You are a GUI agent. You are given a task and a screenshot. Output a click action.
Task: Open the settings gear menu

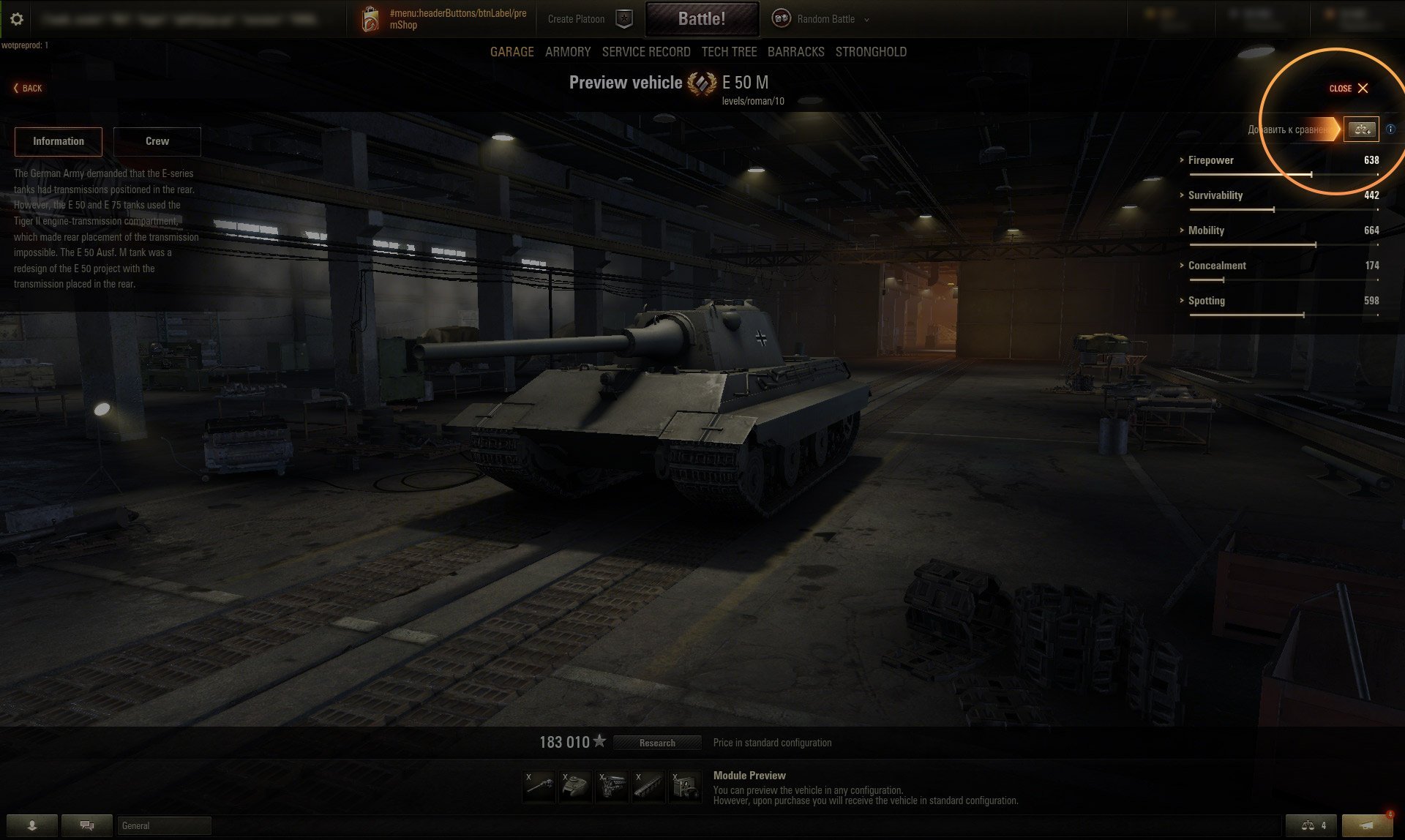(x=17, y=19)
